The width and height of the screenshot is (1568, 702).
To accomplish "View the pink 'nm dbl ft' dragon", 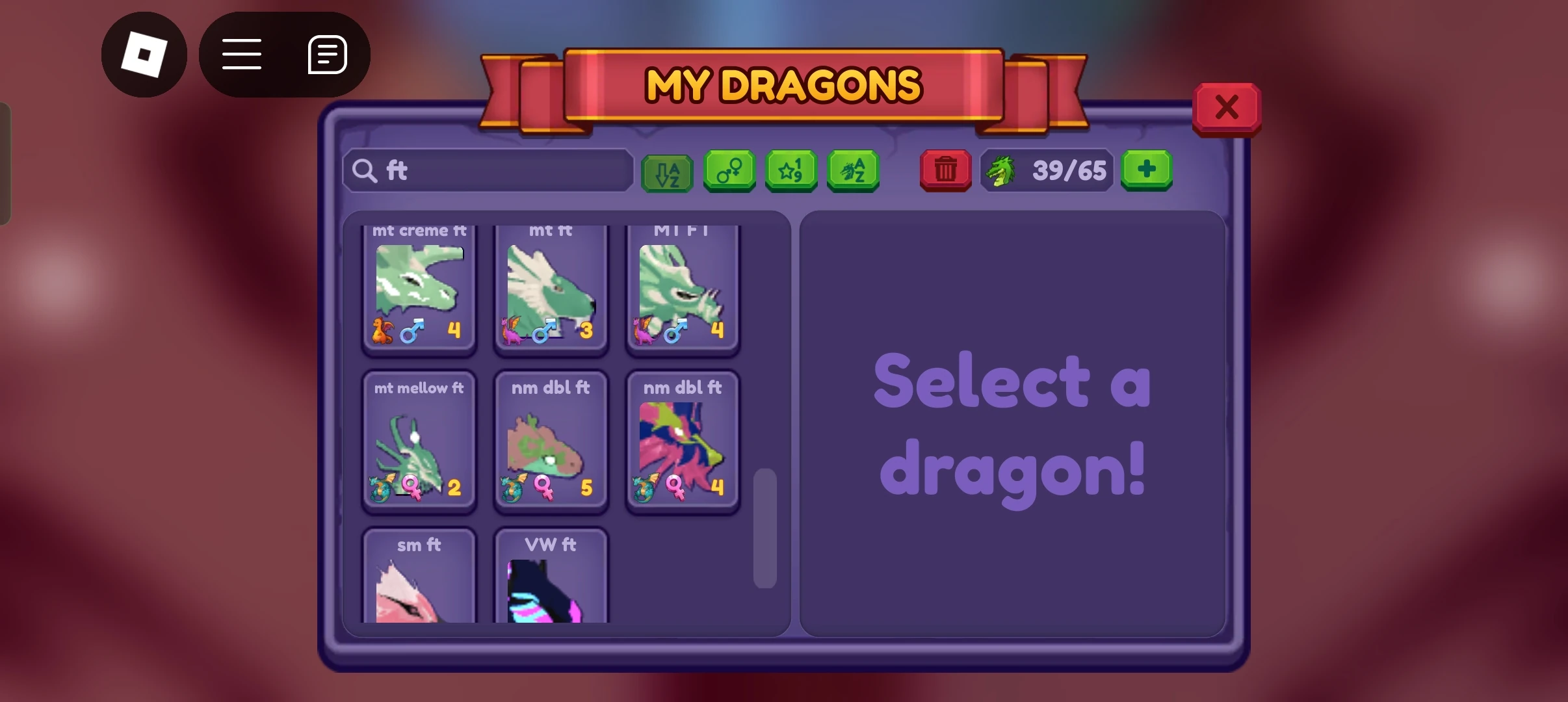I will 682,442.
